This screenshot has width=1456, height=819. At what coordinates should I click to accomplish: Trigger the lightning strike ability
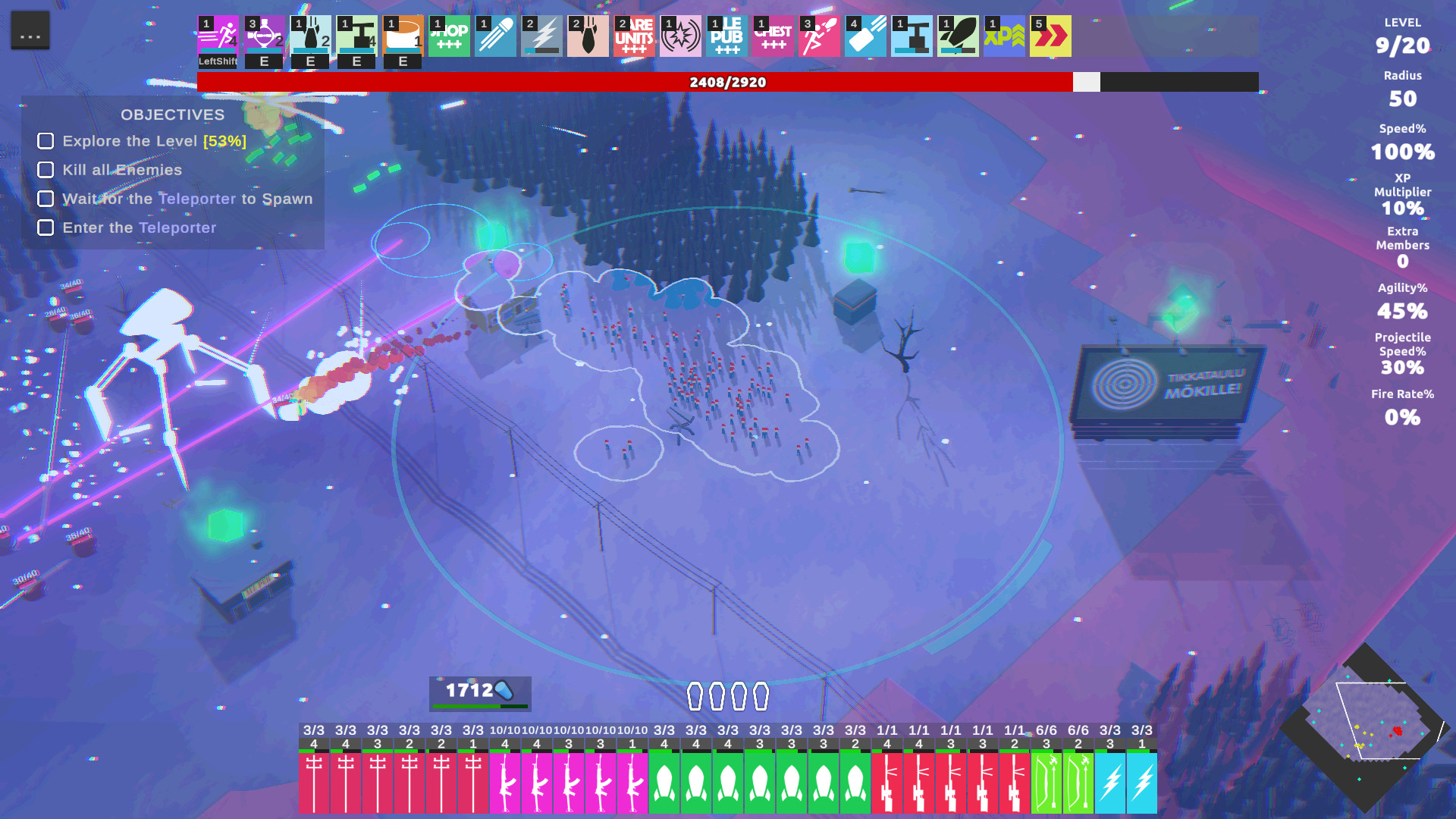click(x=542, y=36)
